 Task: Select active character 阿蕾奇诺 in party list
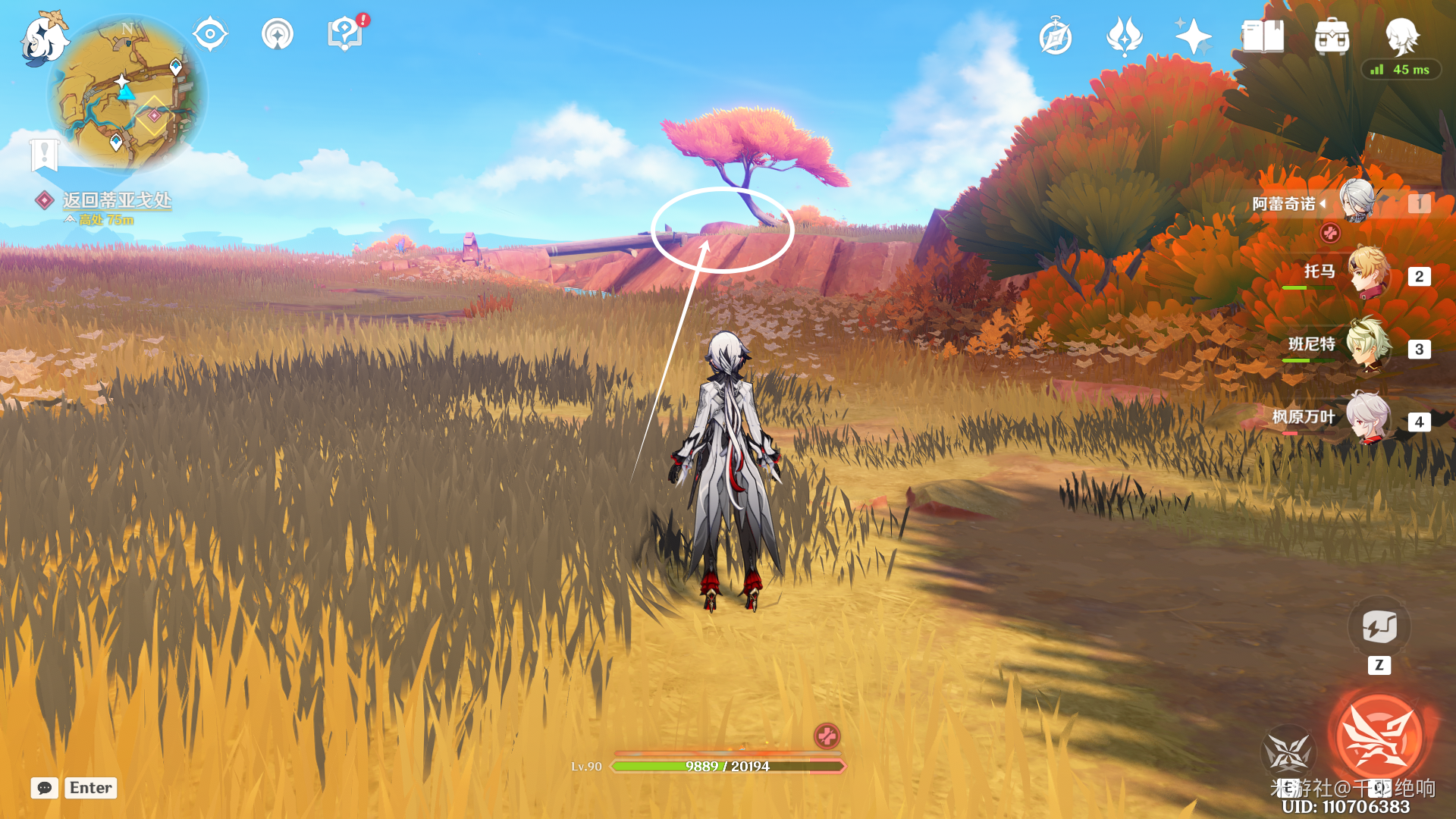tap(1356, 202)
